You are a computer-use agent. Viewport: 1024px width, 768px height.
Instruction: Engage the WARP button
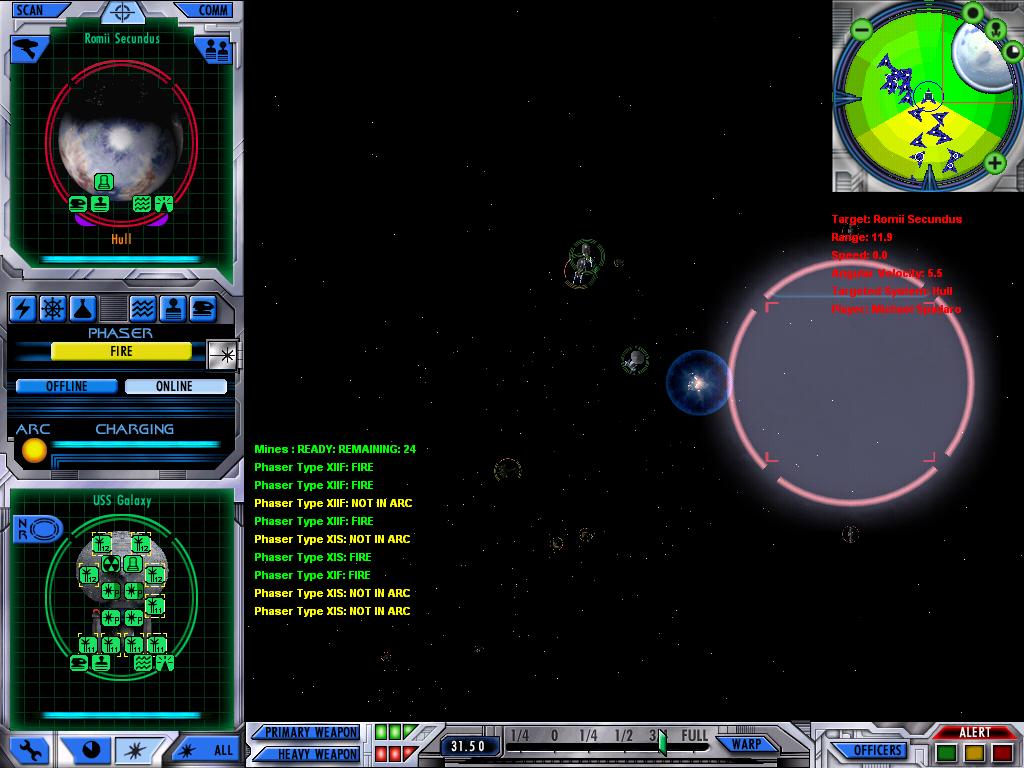tap(746, 744)
